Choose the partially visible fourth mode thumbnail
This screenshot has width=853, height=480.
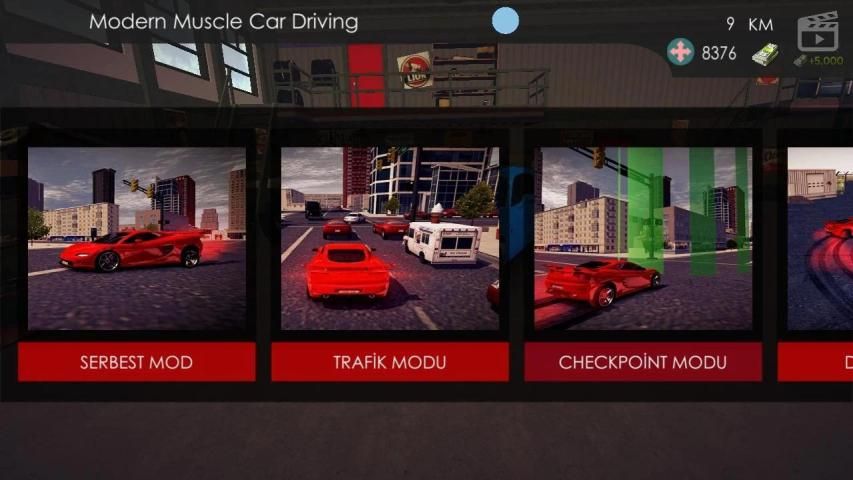[x=820, y=238]
